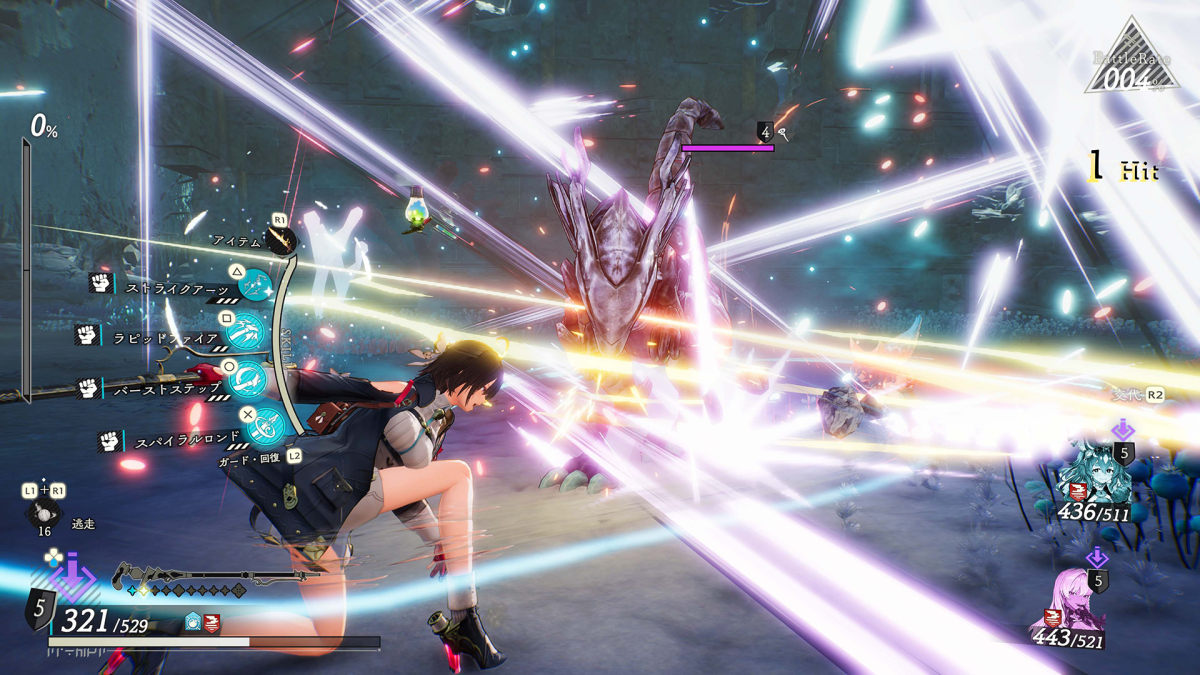Screen dimensions: 1200x675
Task: Activate the ストライクアーツ skill icon
Action: [x=257, y=286]
